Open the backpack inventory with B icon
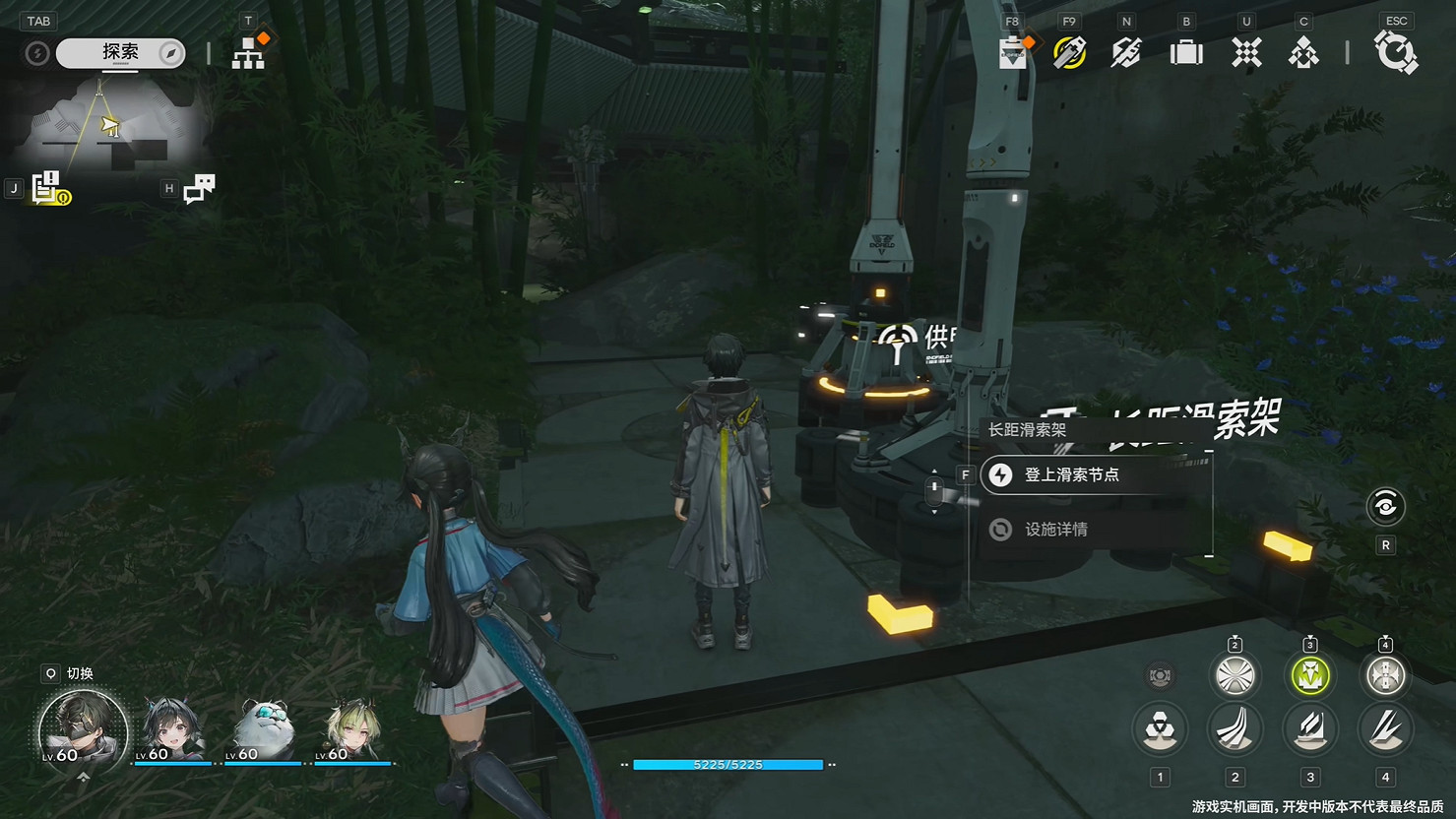The image size is (1456, 819). [1185, 53]
